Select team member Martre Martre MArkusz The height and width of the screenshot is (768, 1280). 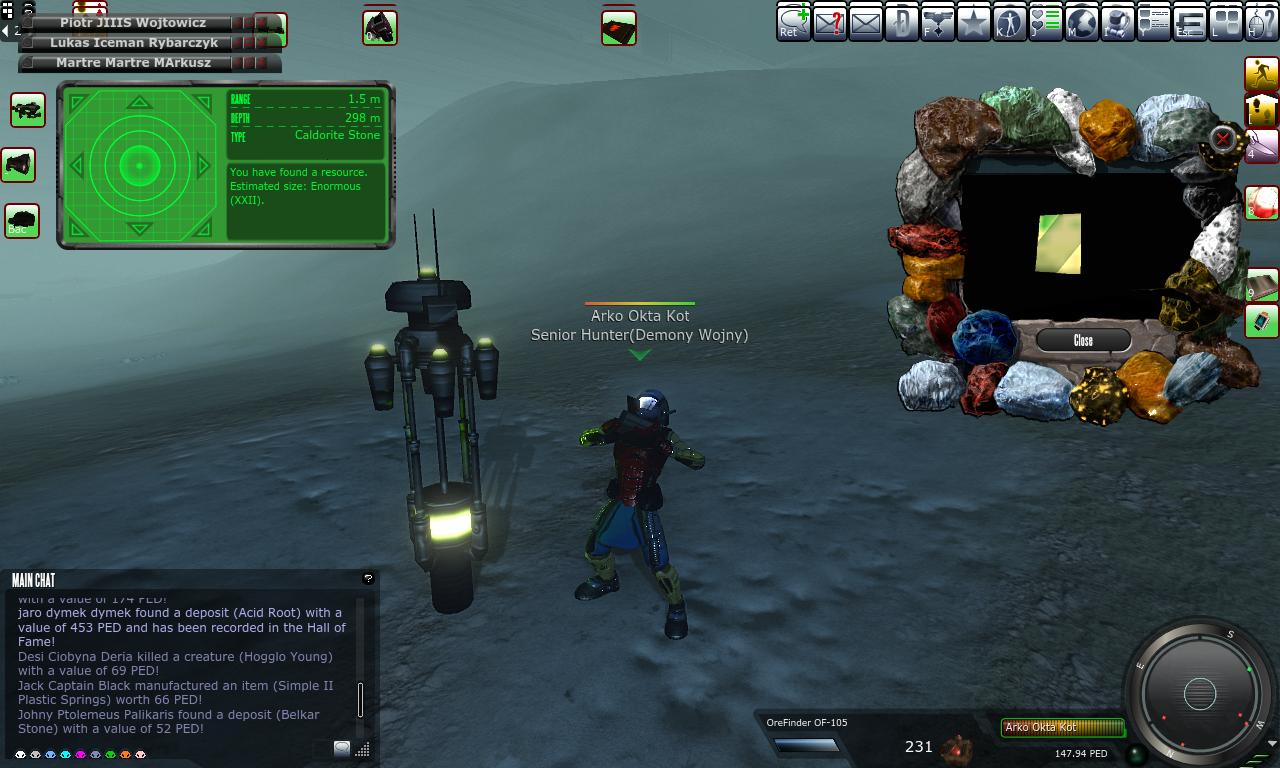133,62
